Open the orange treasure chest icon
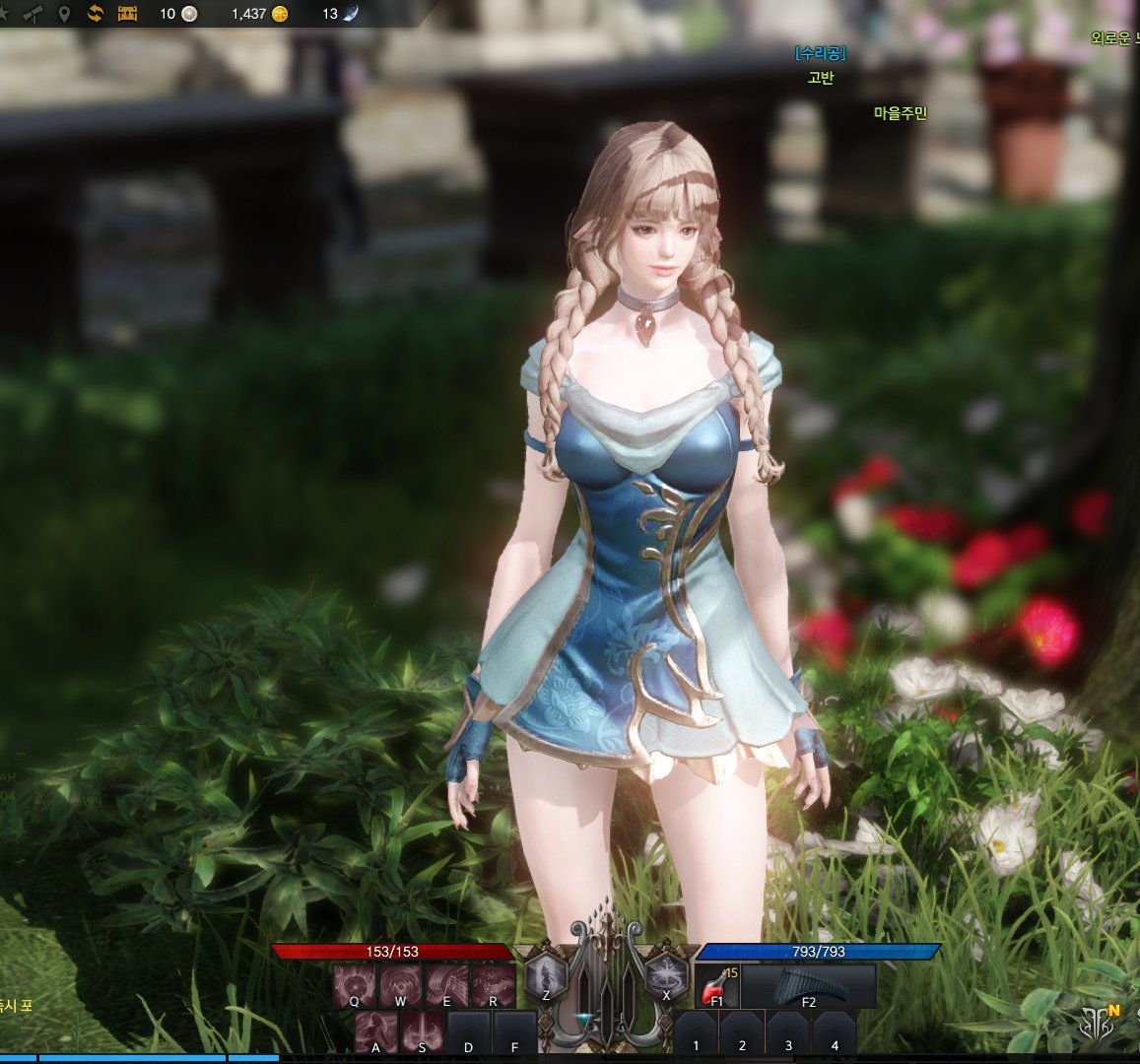 (x=127, y=14)
